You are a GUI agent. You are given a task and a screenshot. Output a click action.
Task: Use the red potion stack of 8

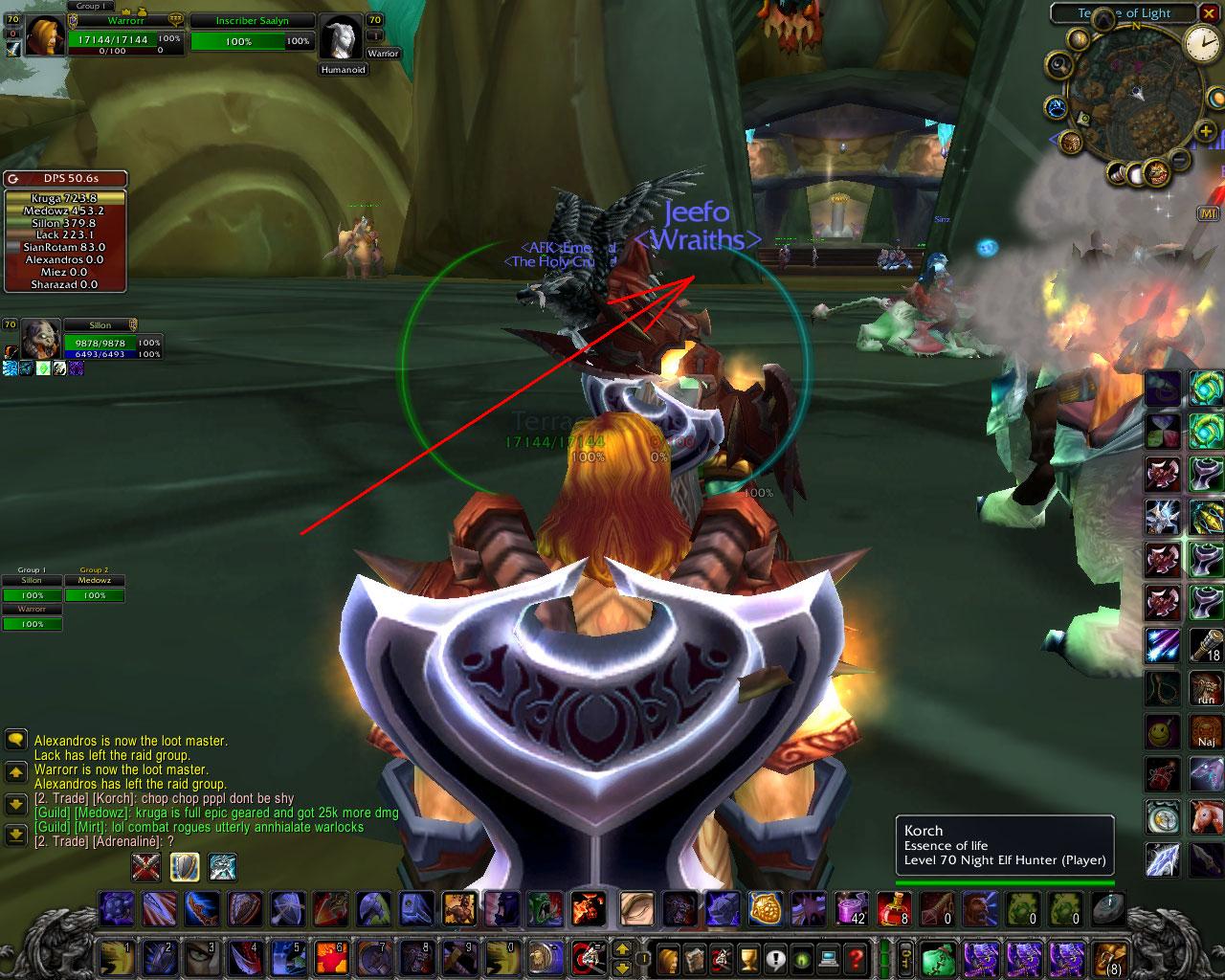(x=892, y=907)
